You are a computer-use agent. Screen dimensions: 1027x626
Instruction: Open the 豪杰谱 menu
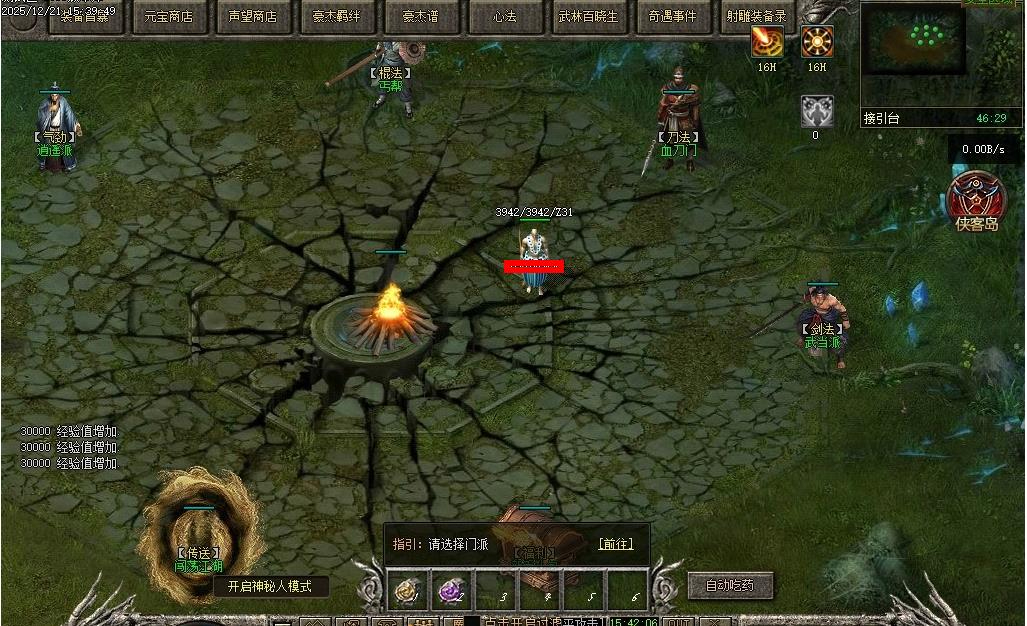point(420,16)
